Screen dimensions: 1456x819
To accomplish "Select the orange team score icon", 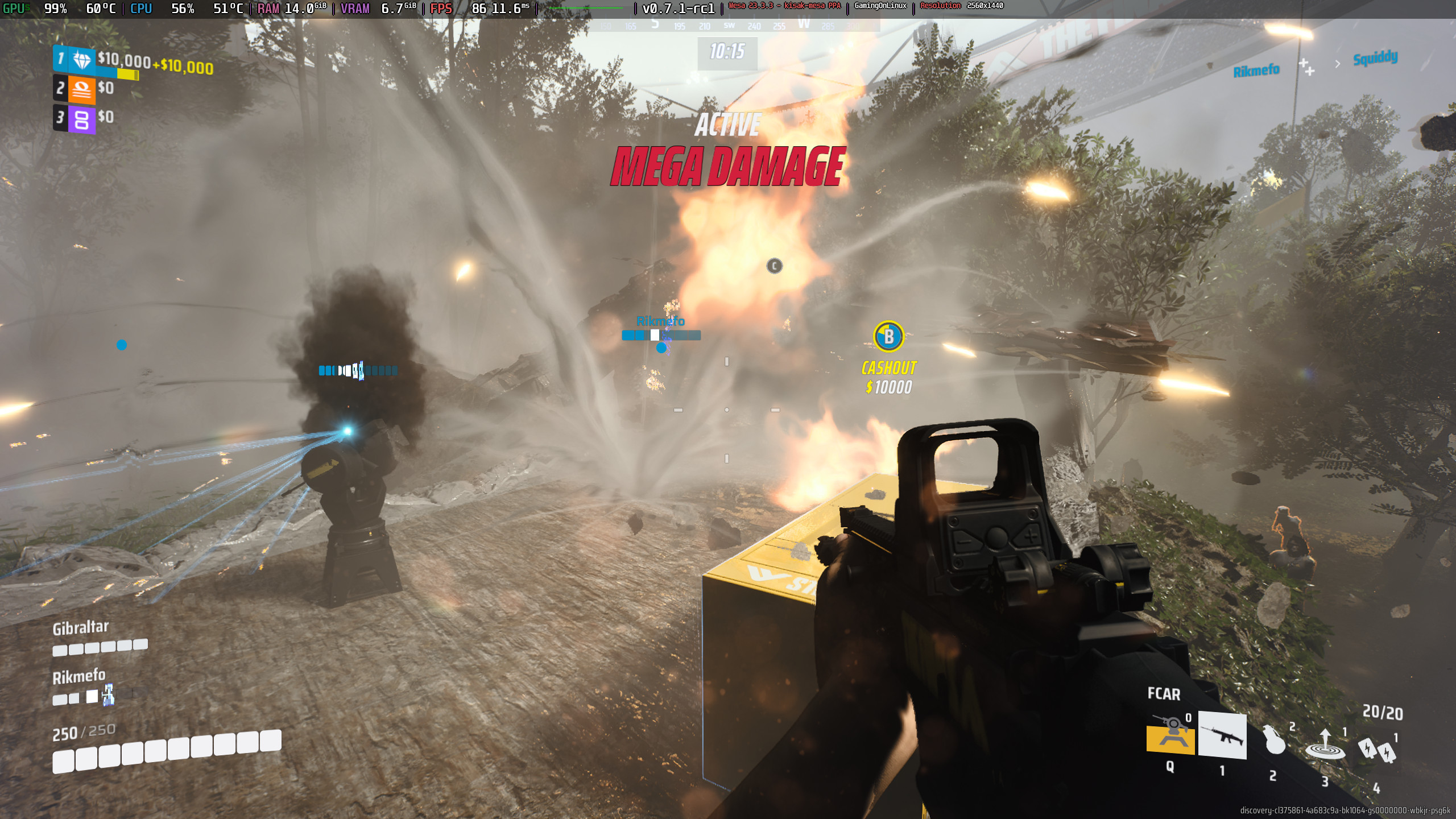I will pos(82,89).
